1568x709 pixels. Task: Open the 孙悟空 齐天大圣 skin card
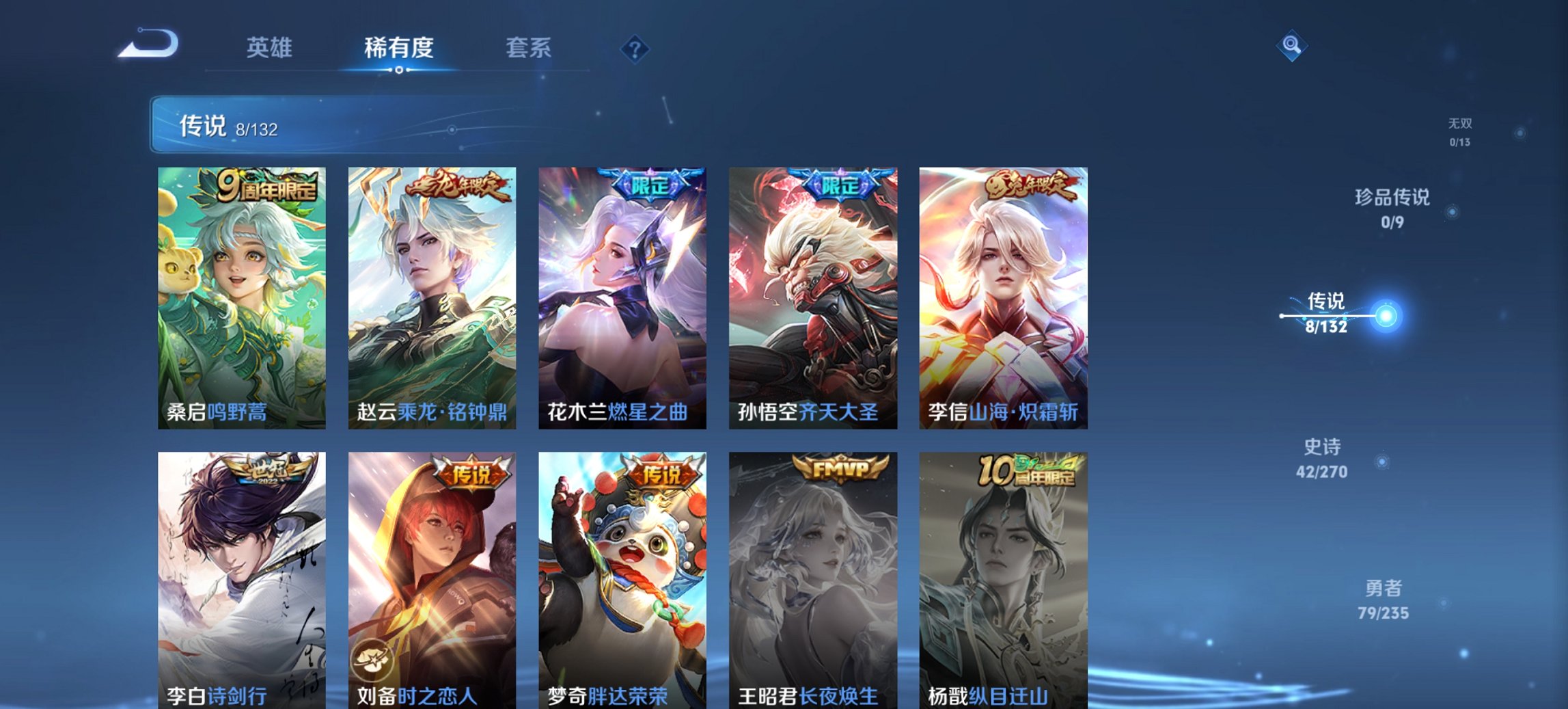coord(812,294)
